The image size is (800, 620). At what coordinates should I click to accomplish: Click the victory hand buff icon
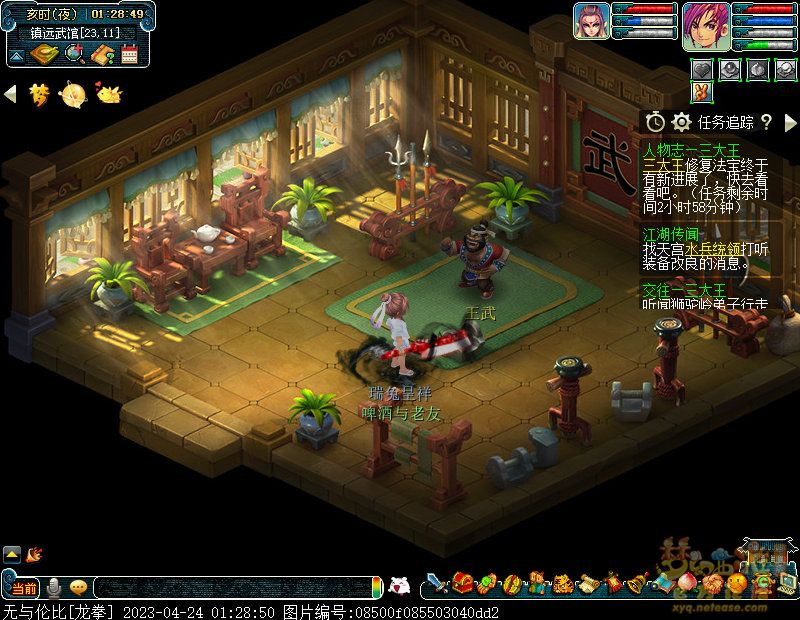[703, 91]
